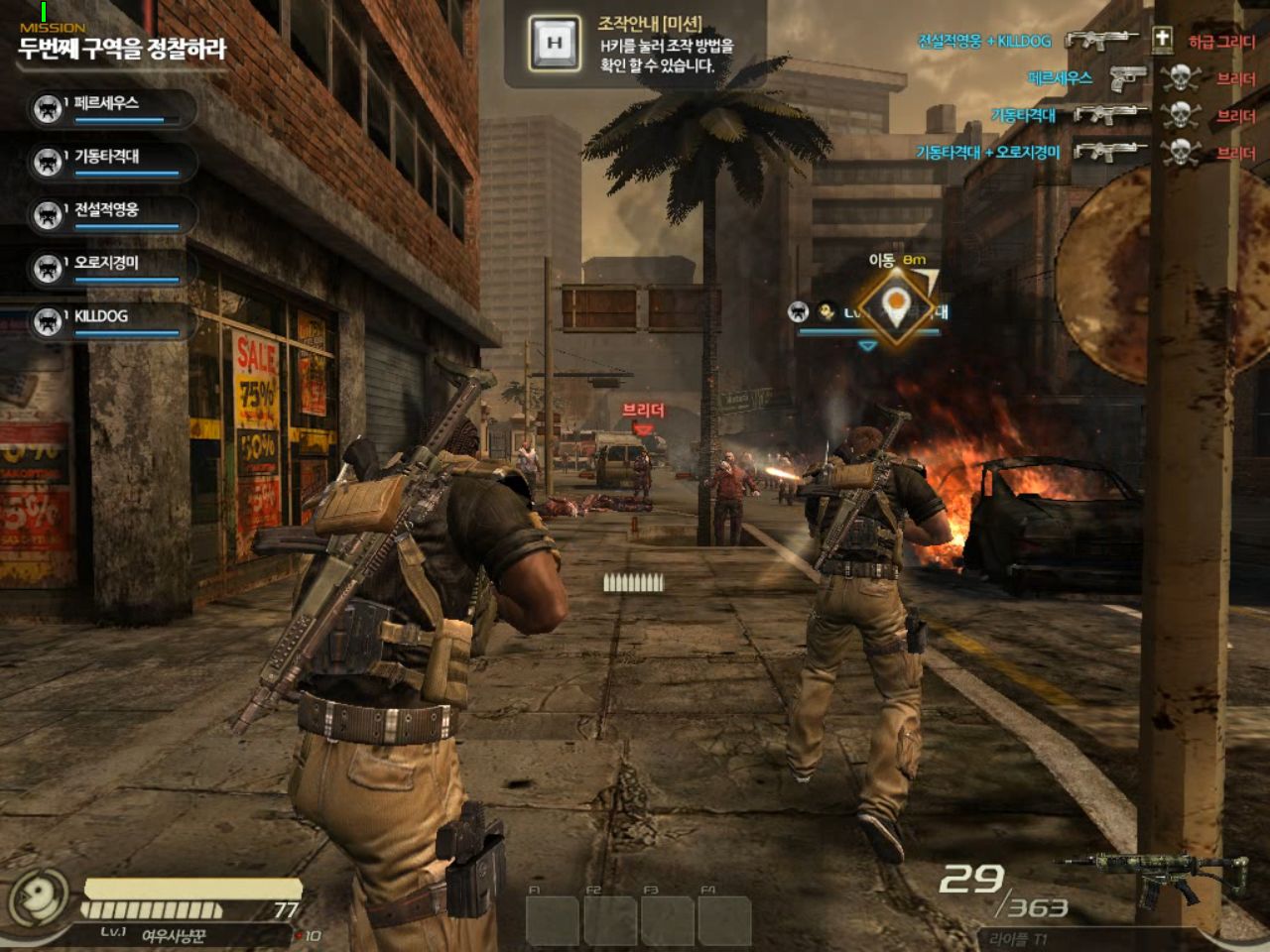
Task: Click the orange waypoint marker
Action: 895,306
